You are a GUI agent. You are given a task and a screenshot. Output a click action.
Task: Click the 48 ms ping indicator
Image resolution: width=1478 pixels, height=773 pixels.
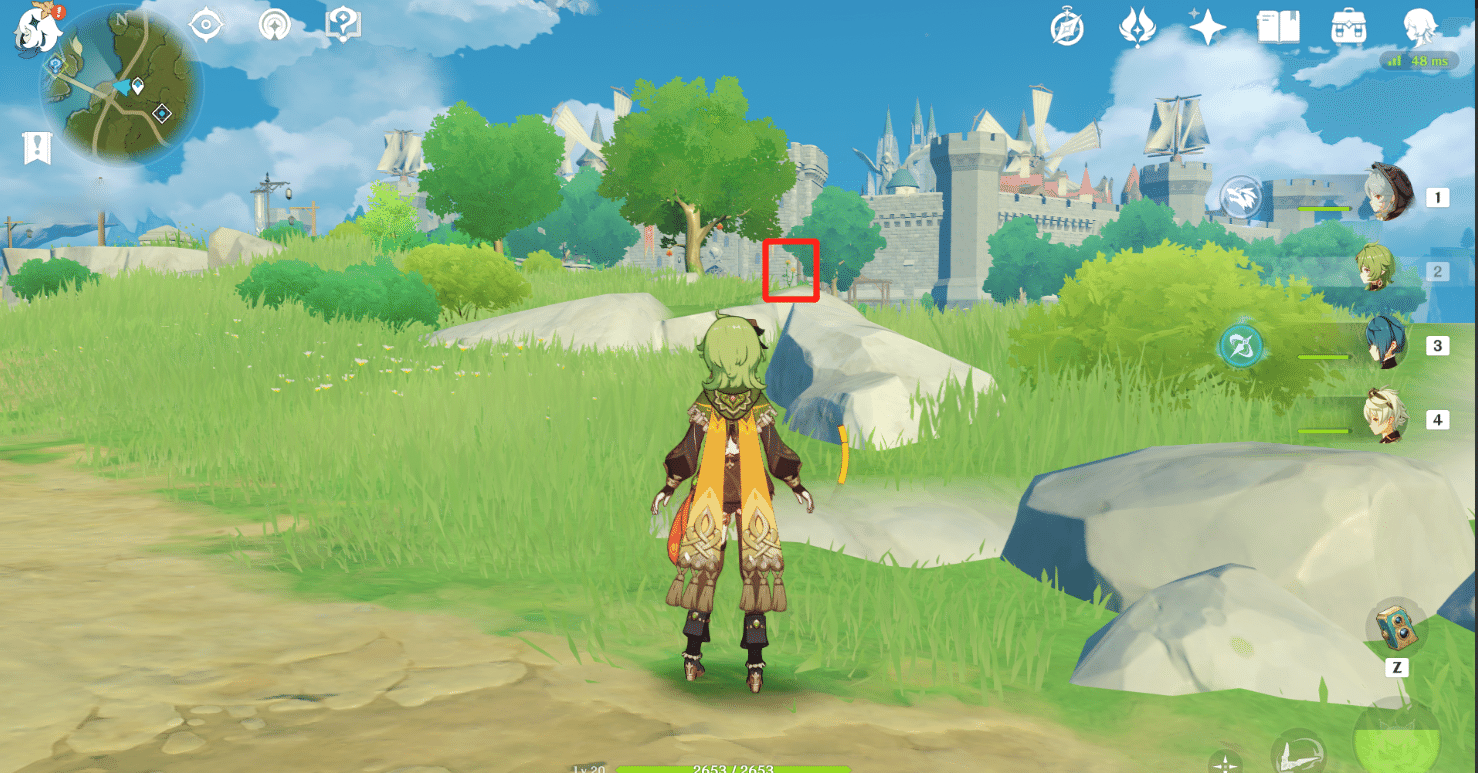click(1420, 61)
